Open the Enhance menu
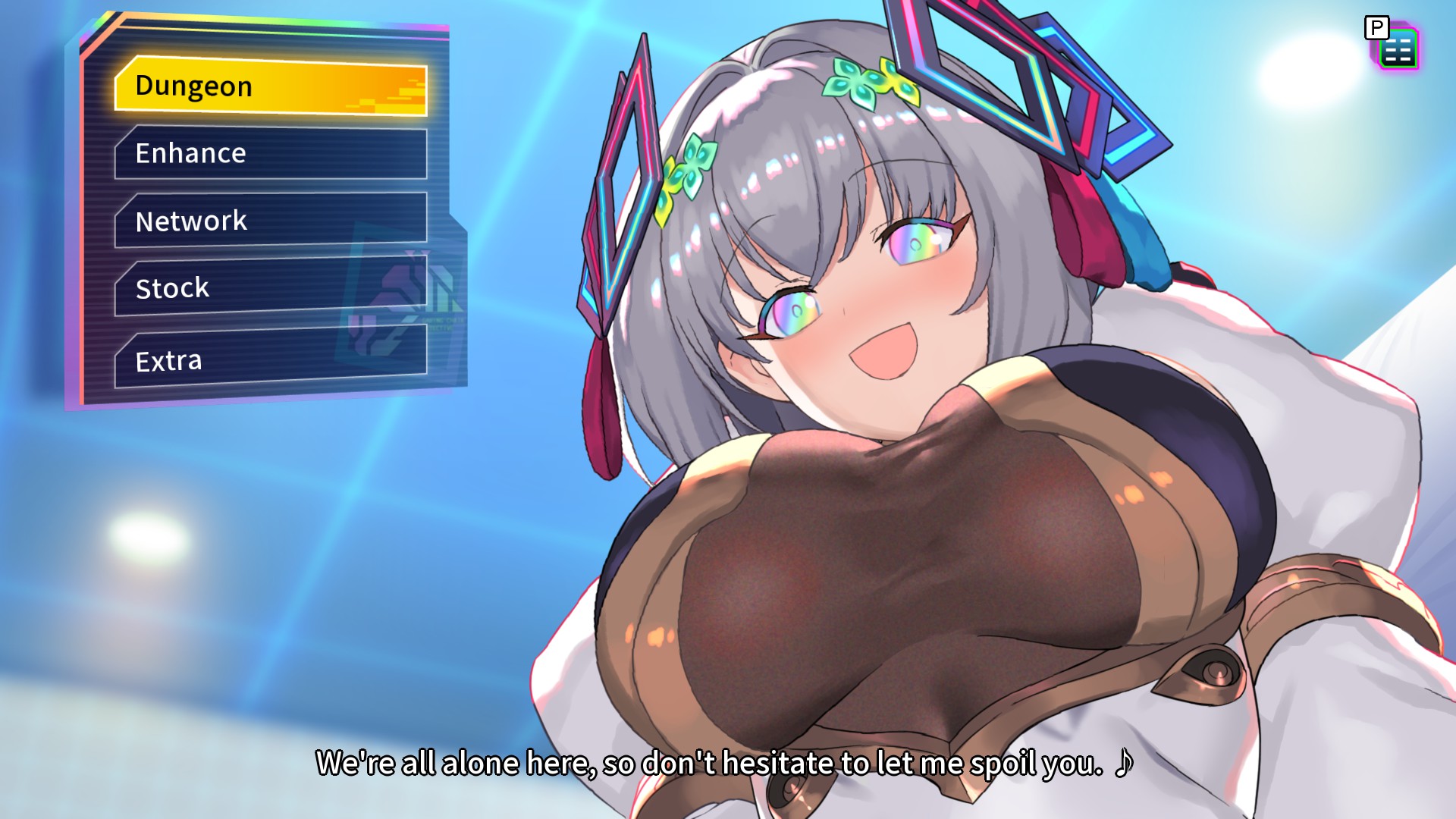This screenshot has height=819, width=1456. click(x=271, y=153)
